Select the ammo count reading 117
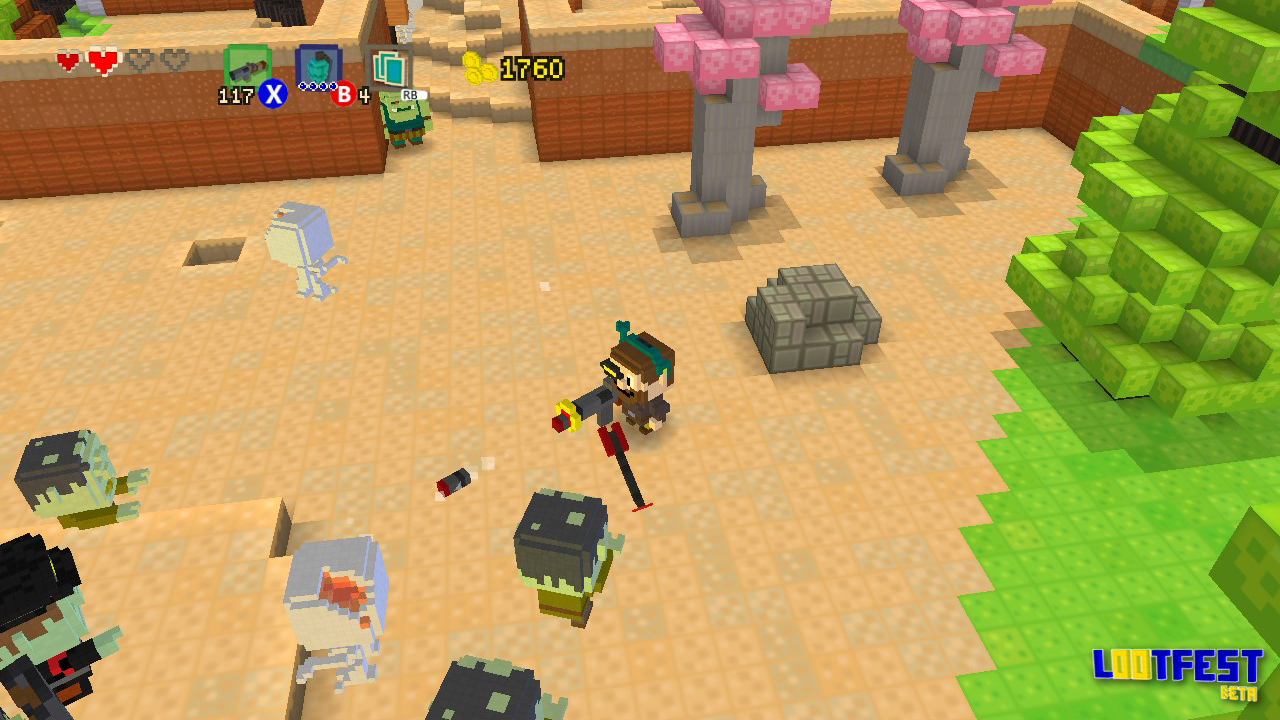 point(234,97)
